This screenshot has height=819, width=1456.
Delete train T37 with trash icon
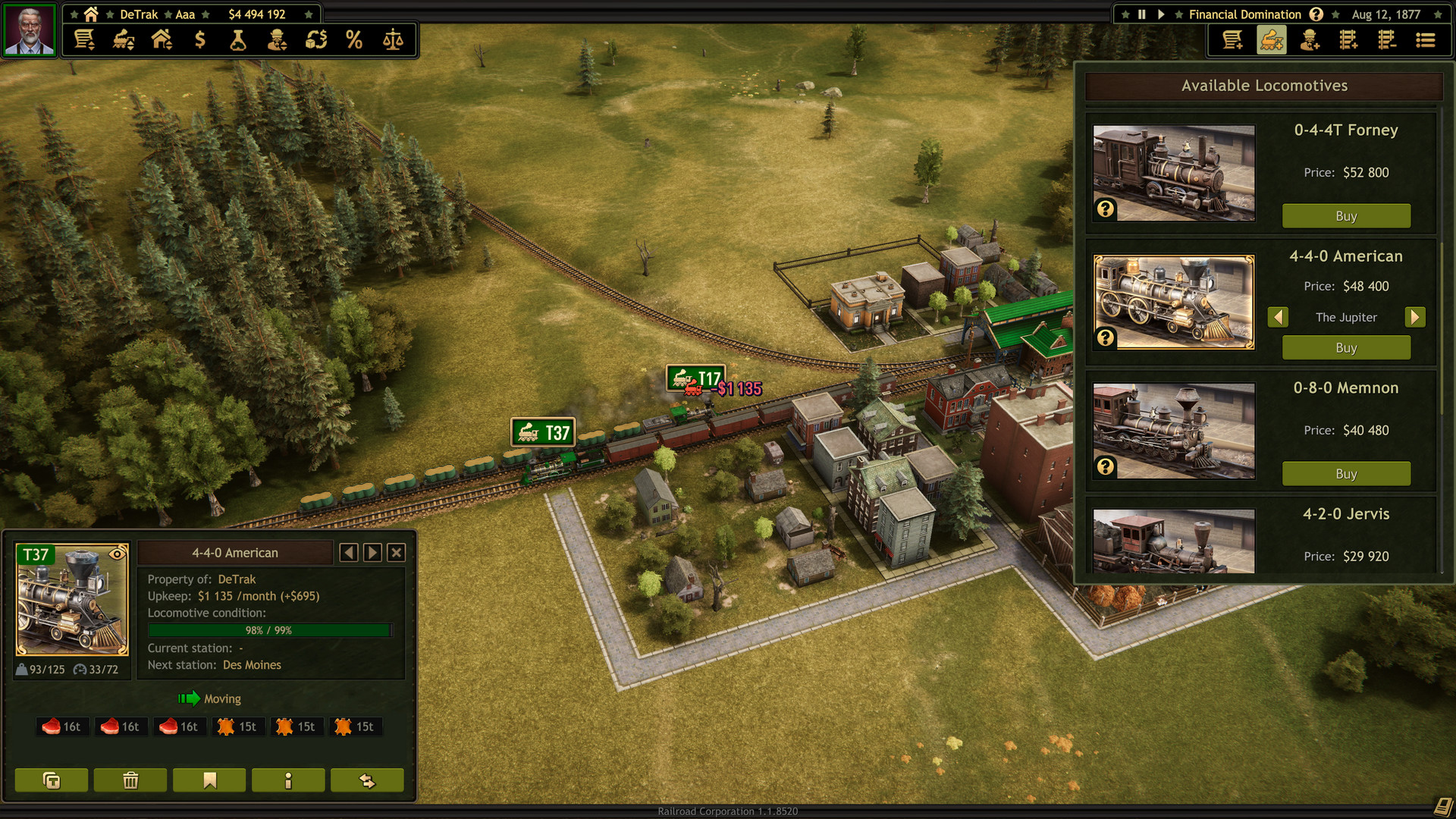pyautogui.click(x=130, y=780)
